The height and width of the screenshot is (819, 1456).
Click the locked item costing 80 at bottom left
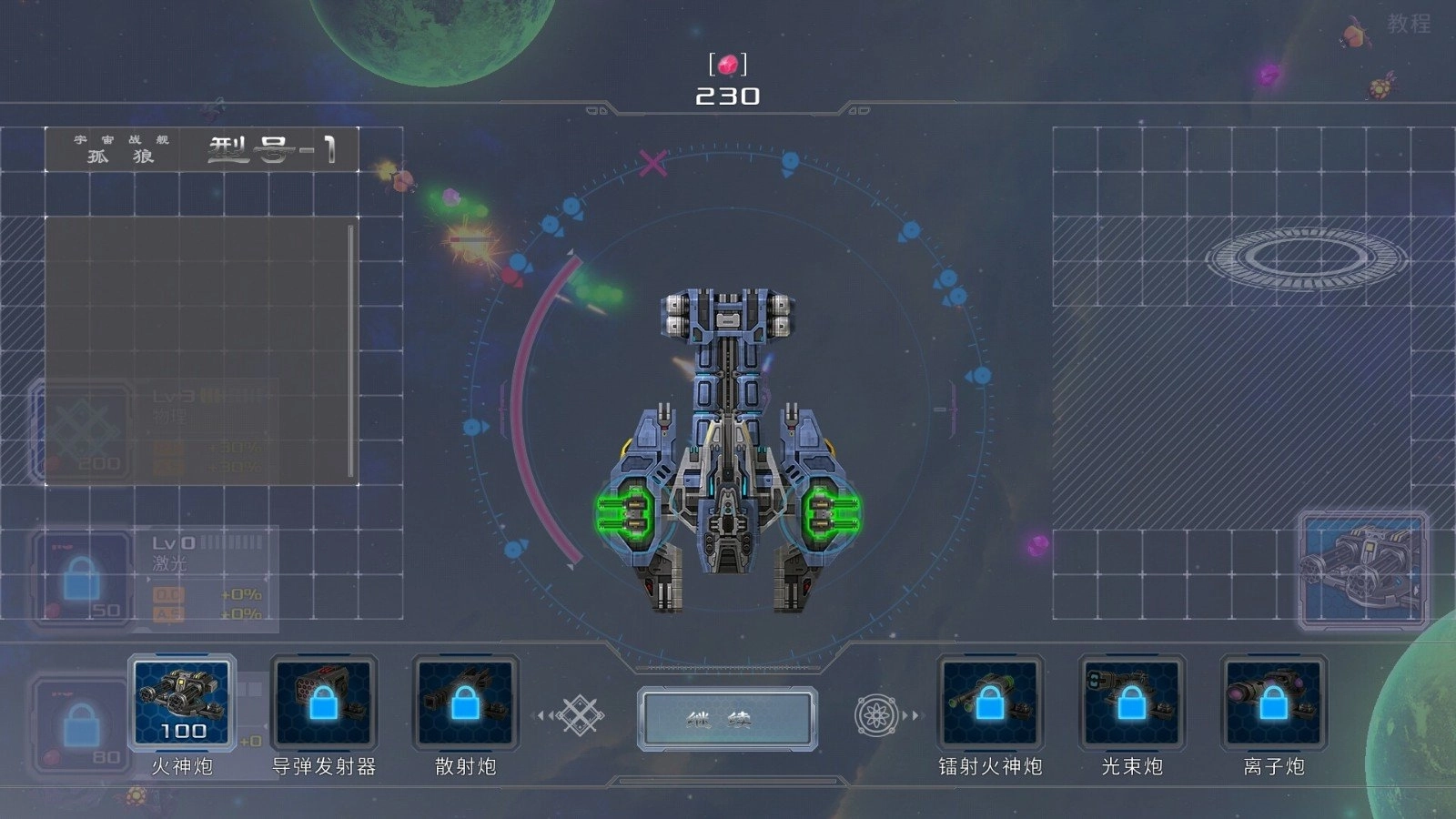coord(80,723)
